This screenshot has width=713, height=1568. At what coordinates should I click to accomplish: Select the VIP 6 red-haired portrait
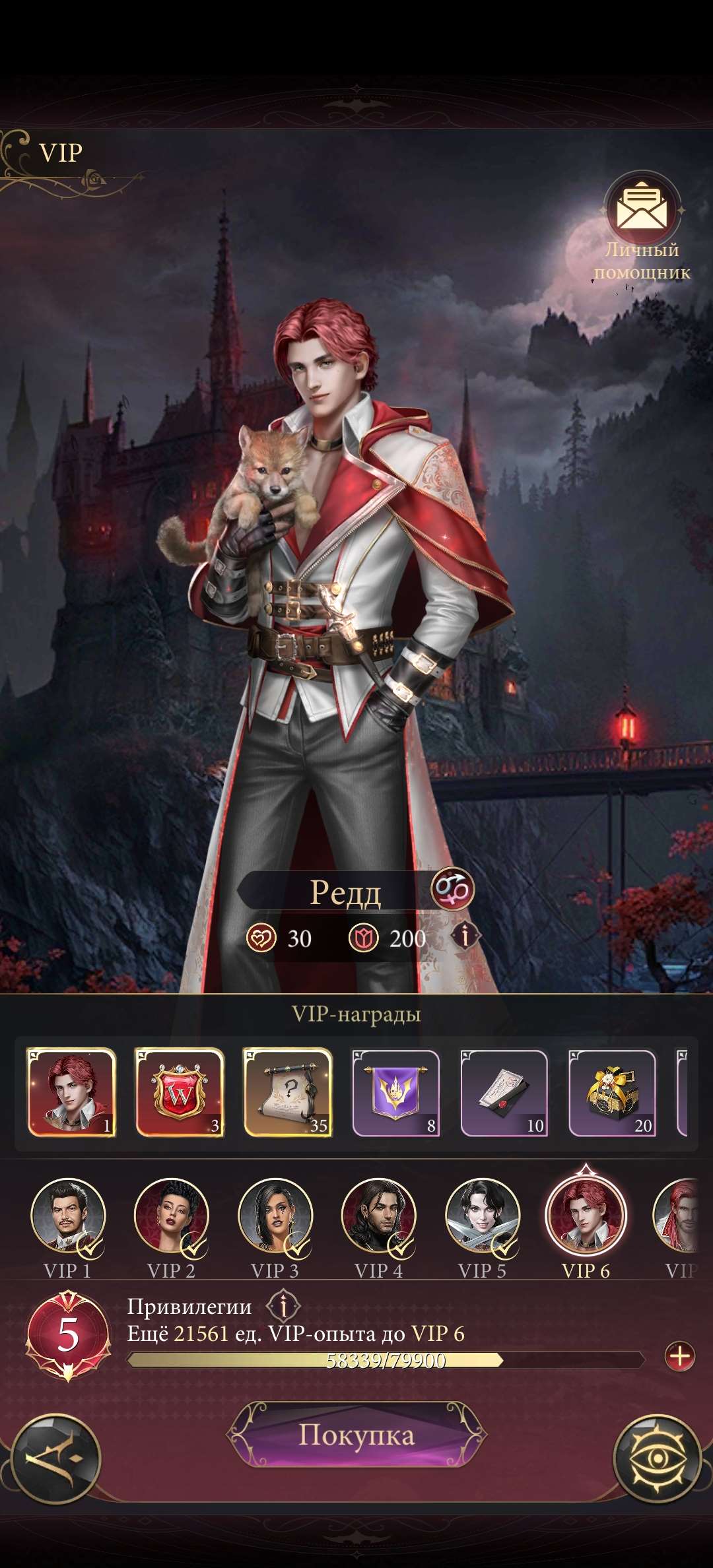click(x=586, y=1216)
